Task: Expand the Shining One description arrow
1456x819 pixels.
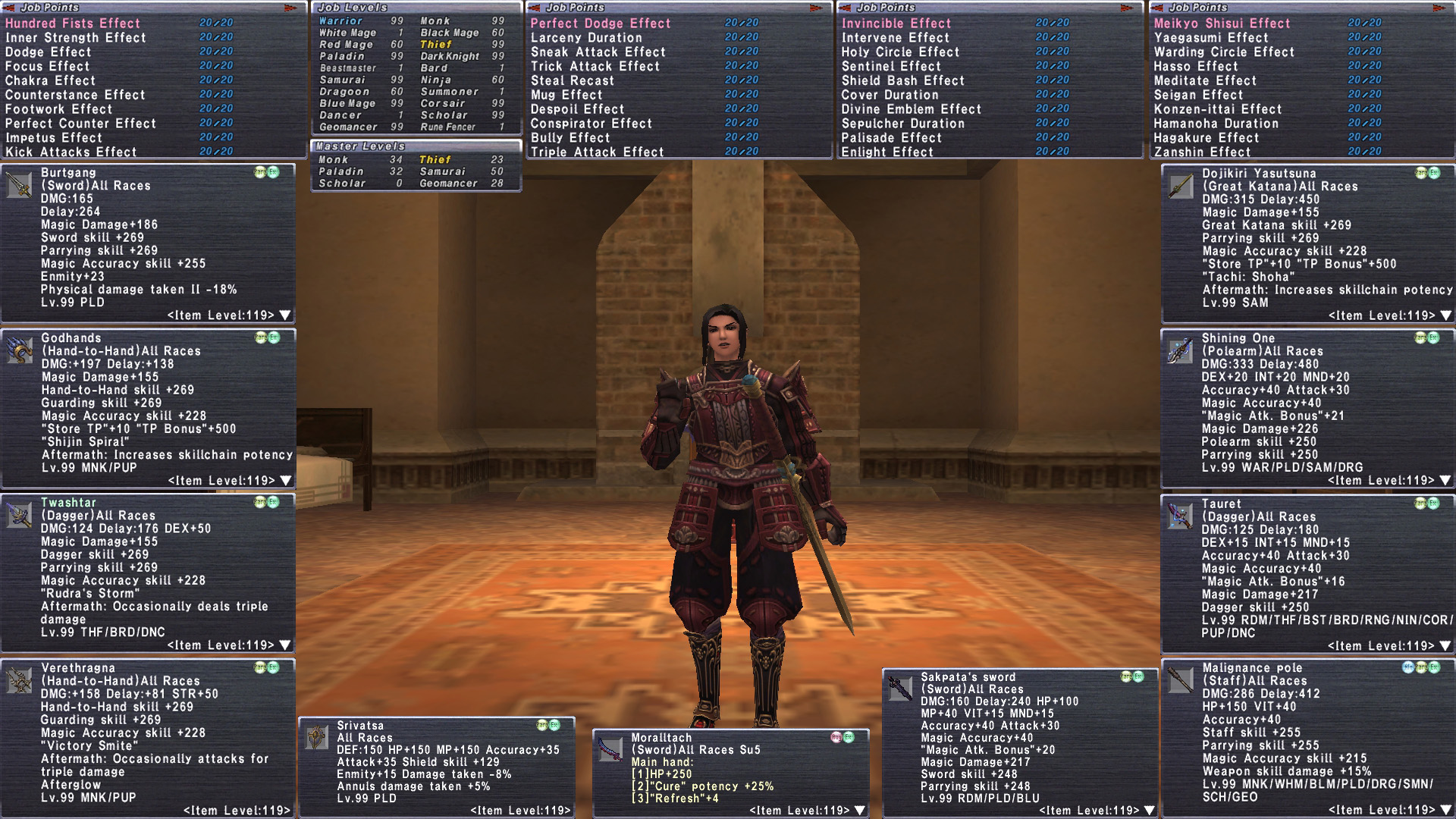Action: pyautogui.click(x=1445, y=481)
